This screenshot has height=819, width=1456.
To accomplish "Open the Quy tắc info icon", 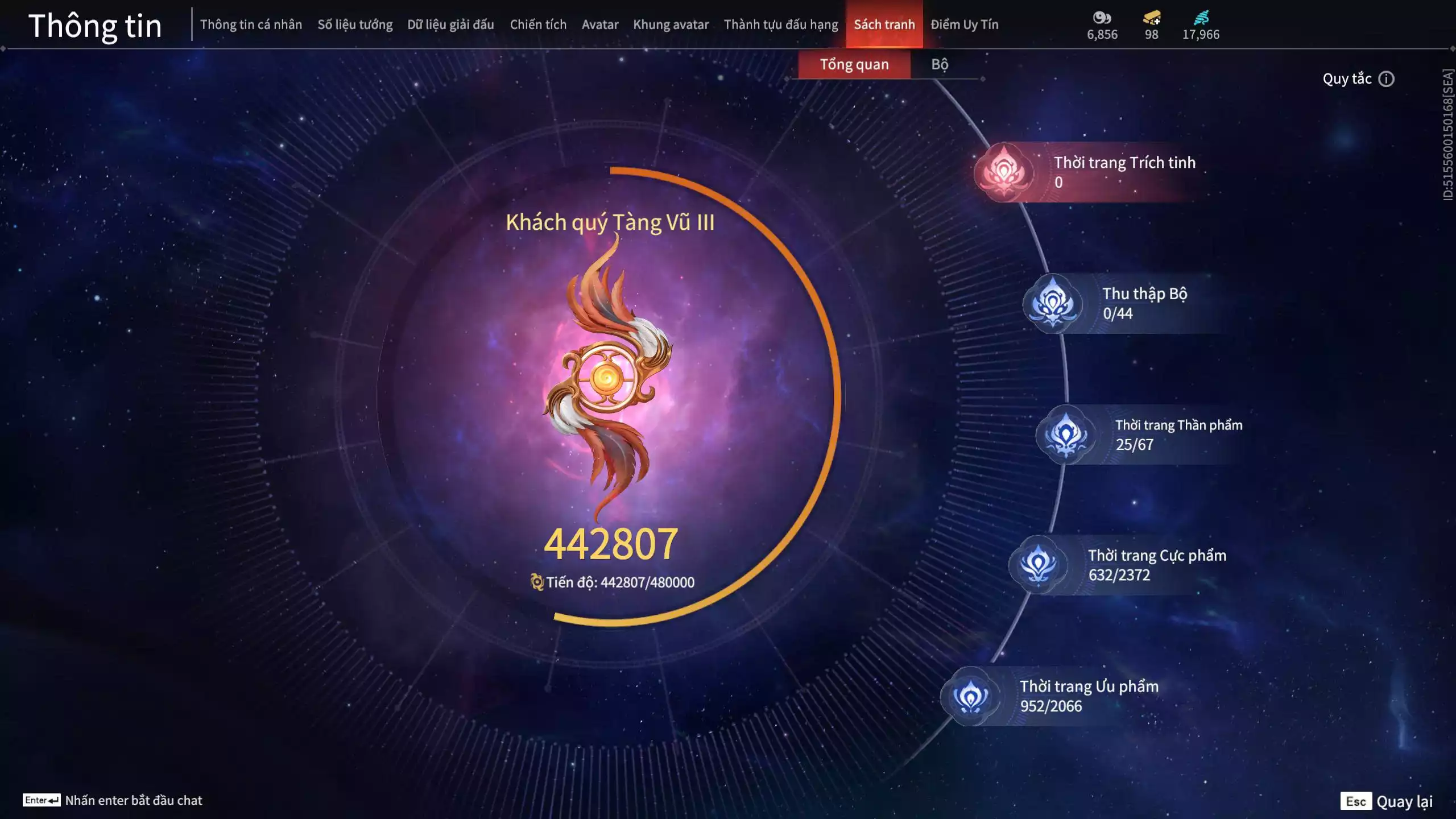I will pos(1387,78).
